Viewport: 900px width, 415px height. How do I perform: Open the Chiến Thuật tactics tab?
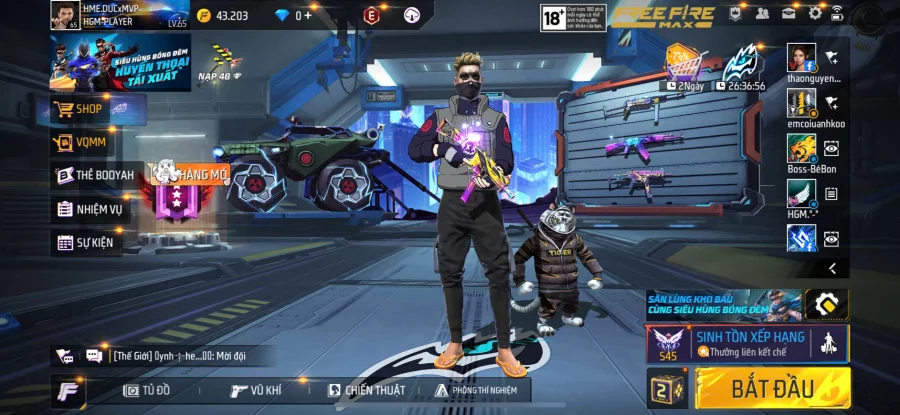point(362,390)
